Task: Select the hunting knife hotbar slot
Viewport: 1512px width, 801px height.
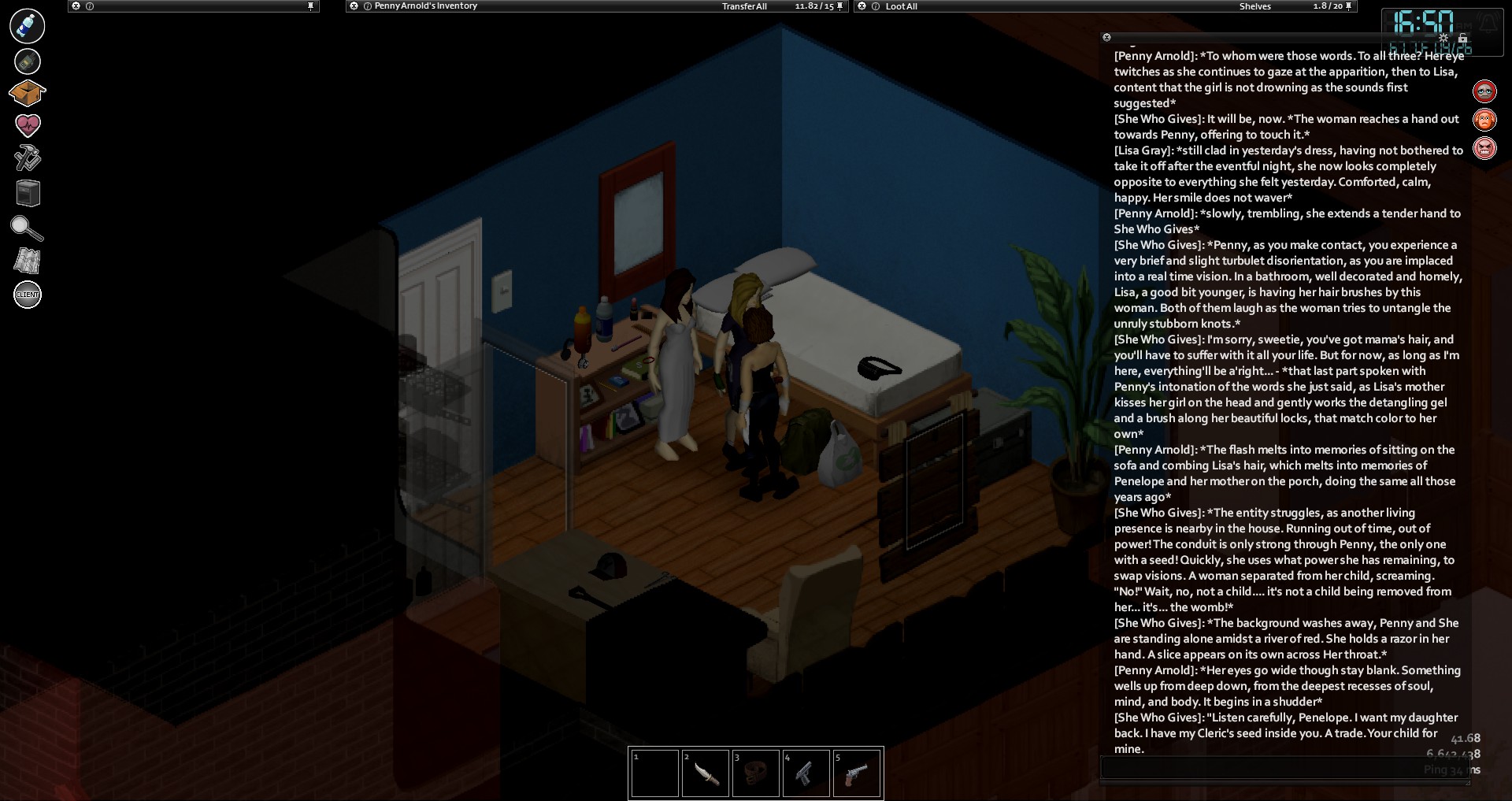Action: pos(705,773)
